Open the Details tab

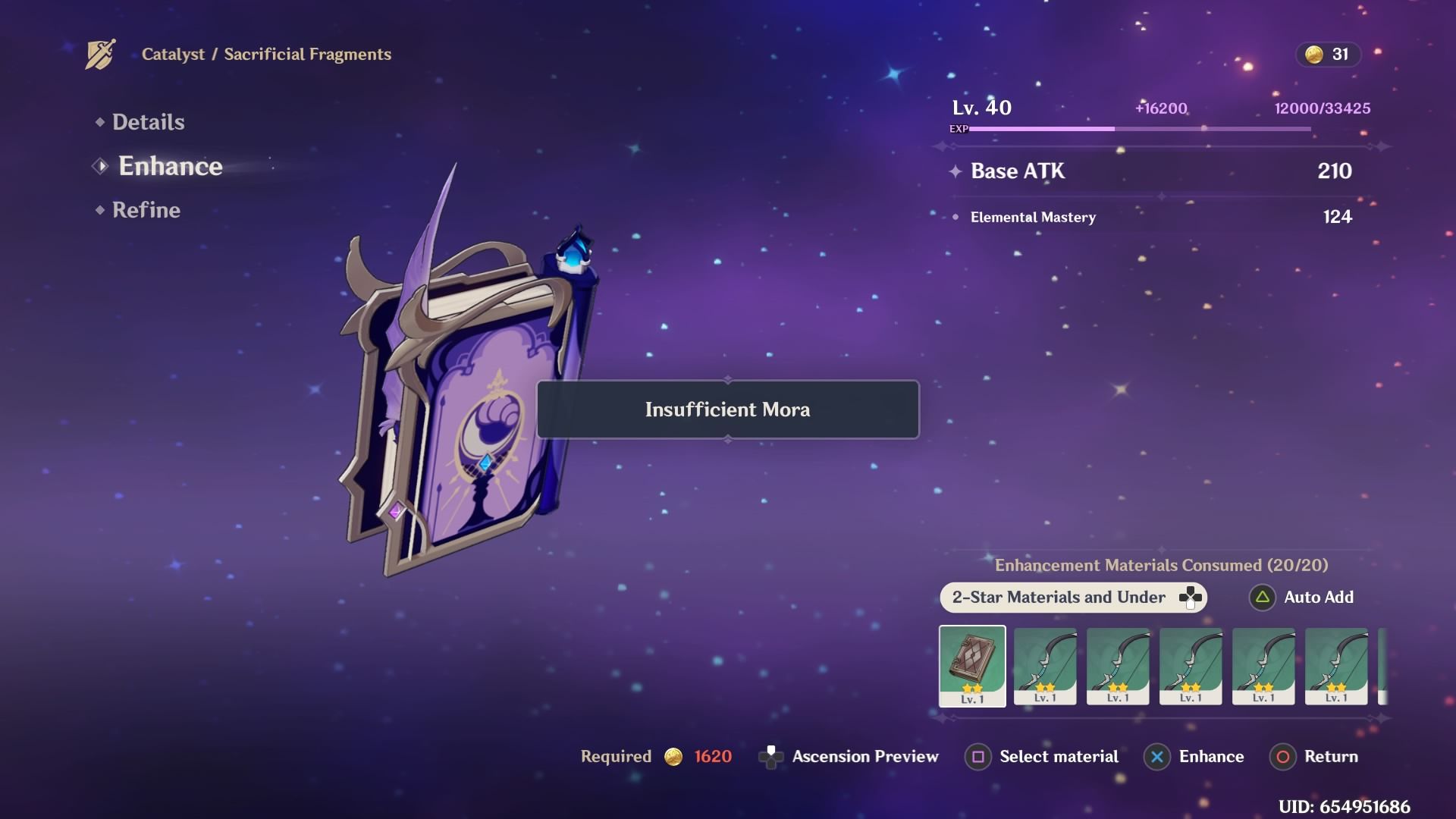149,121
